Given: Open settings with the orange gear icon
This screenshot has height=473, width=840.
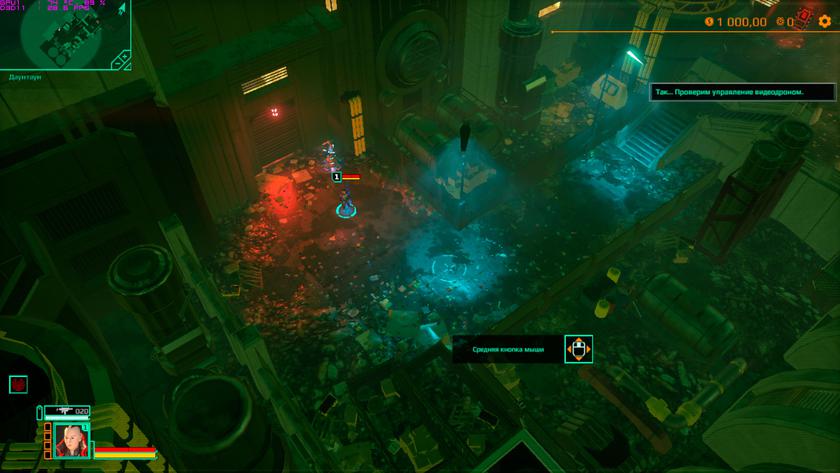Looking at the screenshot, I should pos(825,21).
